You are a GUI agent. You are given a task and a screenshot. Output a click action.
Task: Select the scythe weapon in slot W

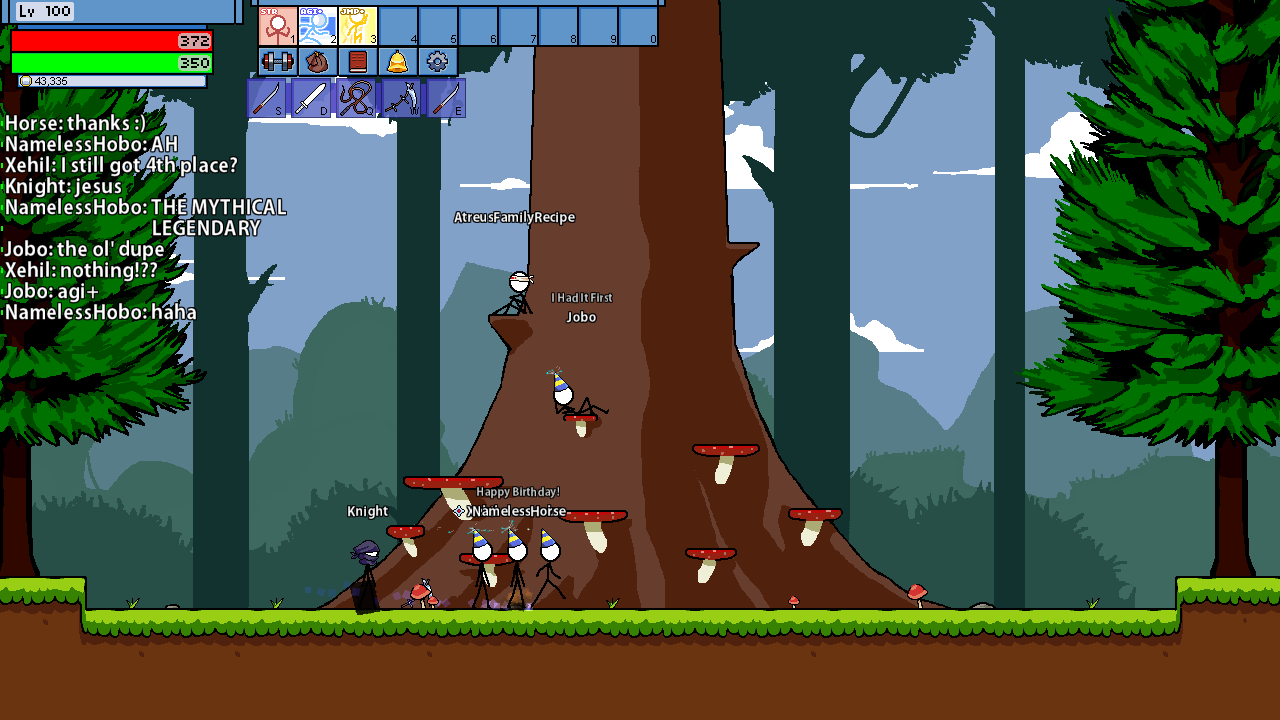pyautogui.click(x=401, y=98)
